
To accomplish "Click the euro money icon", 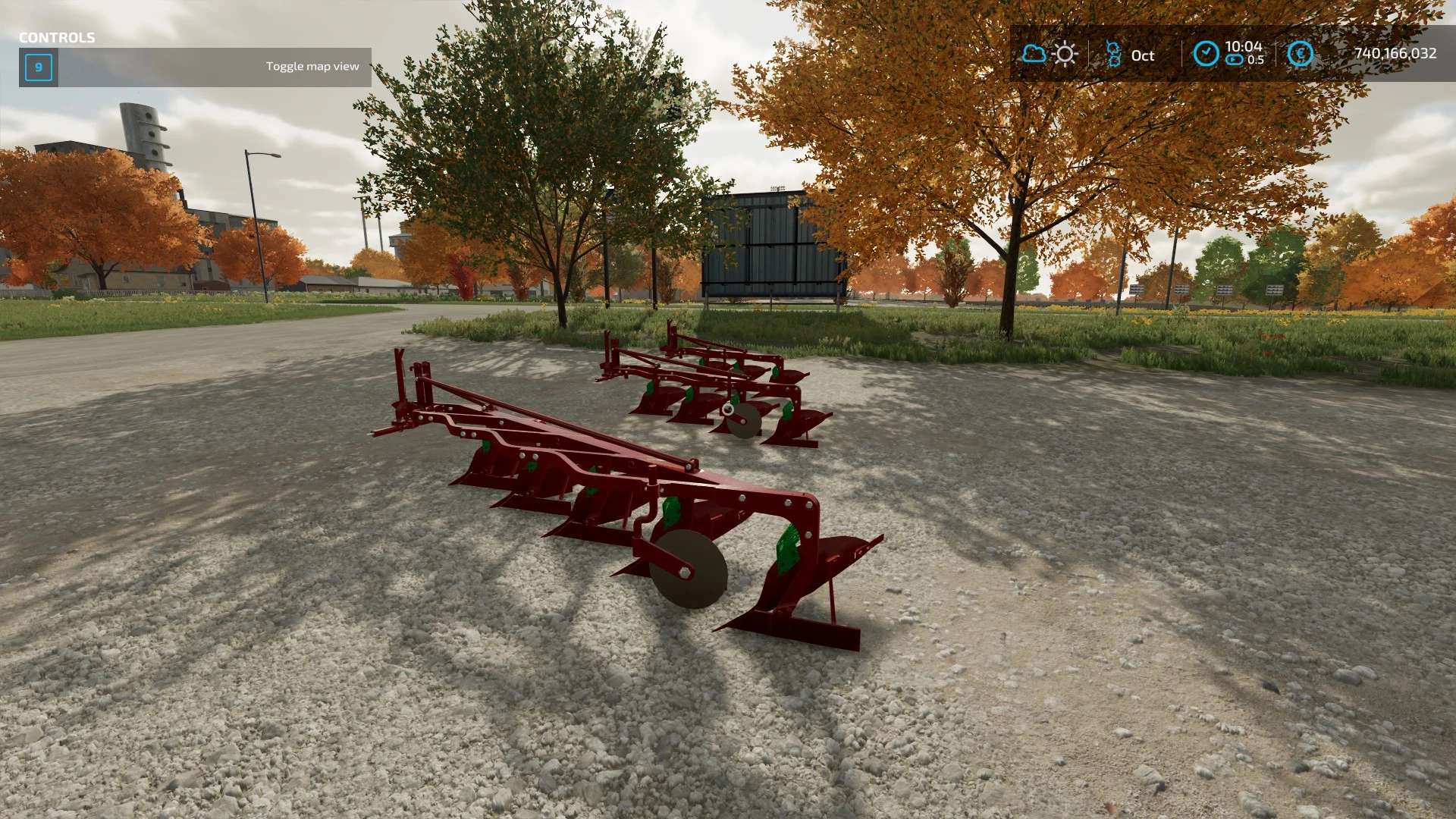I will (1300, 54).
